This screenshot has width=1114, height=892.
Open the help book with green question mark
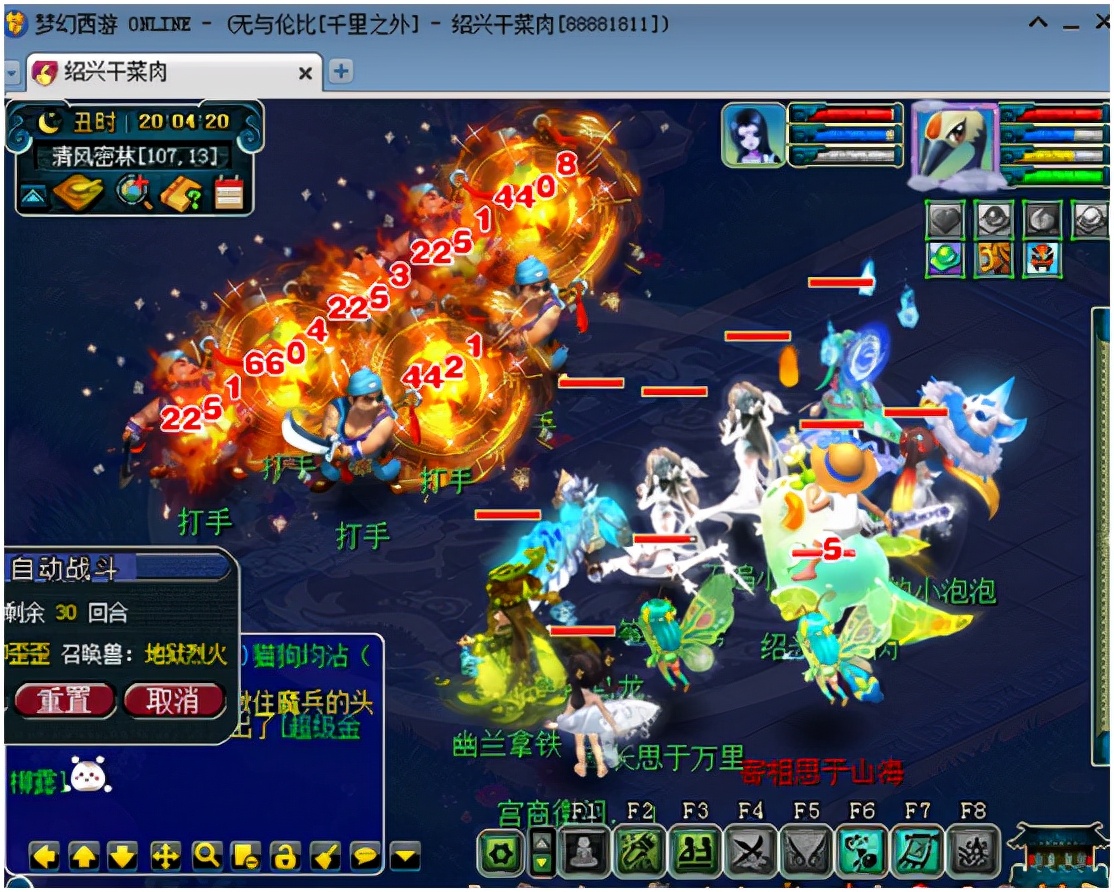(181, 192)
